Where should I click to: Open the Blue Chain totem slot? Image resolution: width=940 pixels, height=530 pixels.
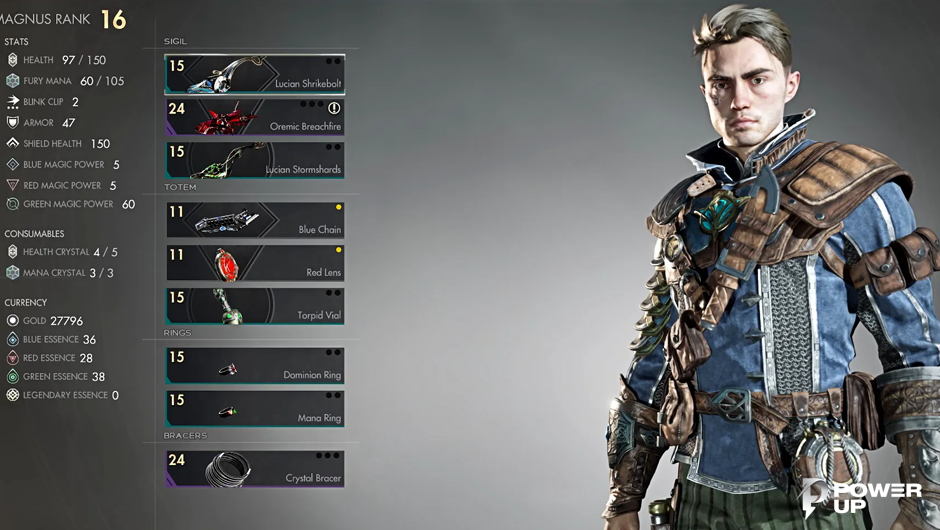255,220
